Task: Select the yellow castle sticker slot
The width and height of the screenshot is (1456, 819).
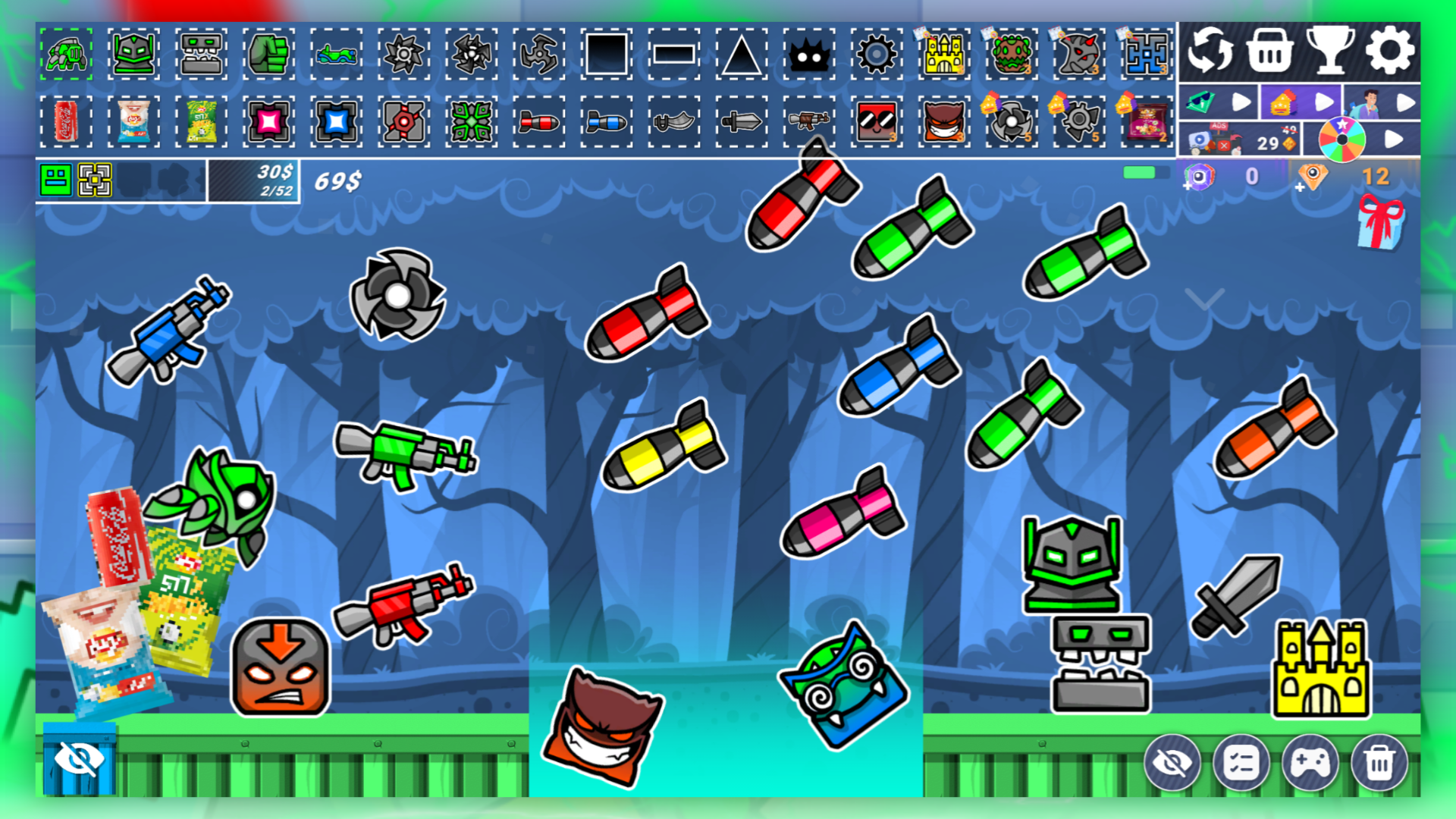Action: point(943,53)
